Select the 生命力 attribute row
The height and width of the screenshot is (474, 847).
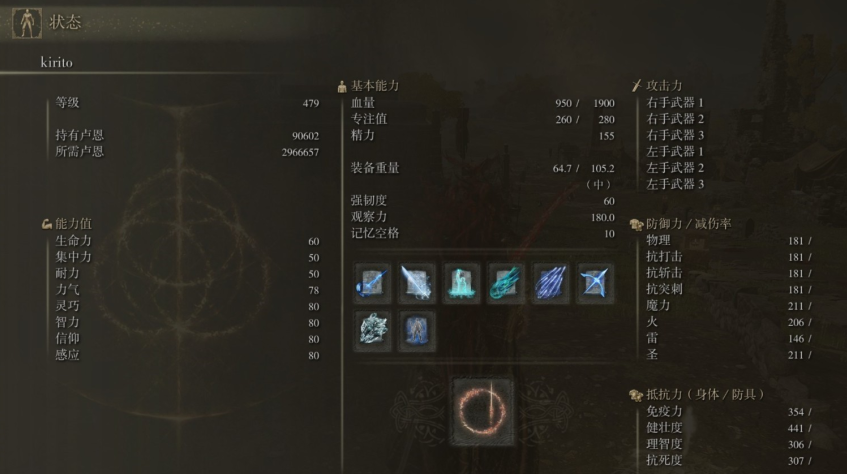(x=186, y=241)
